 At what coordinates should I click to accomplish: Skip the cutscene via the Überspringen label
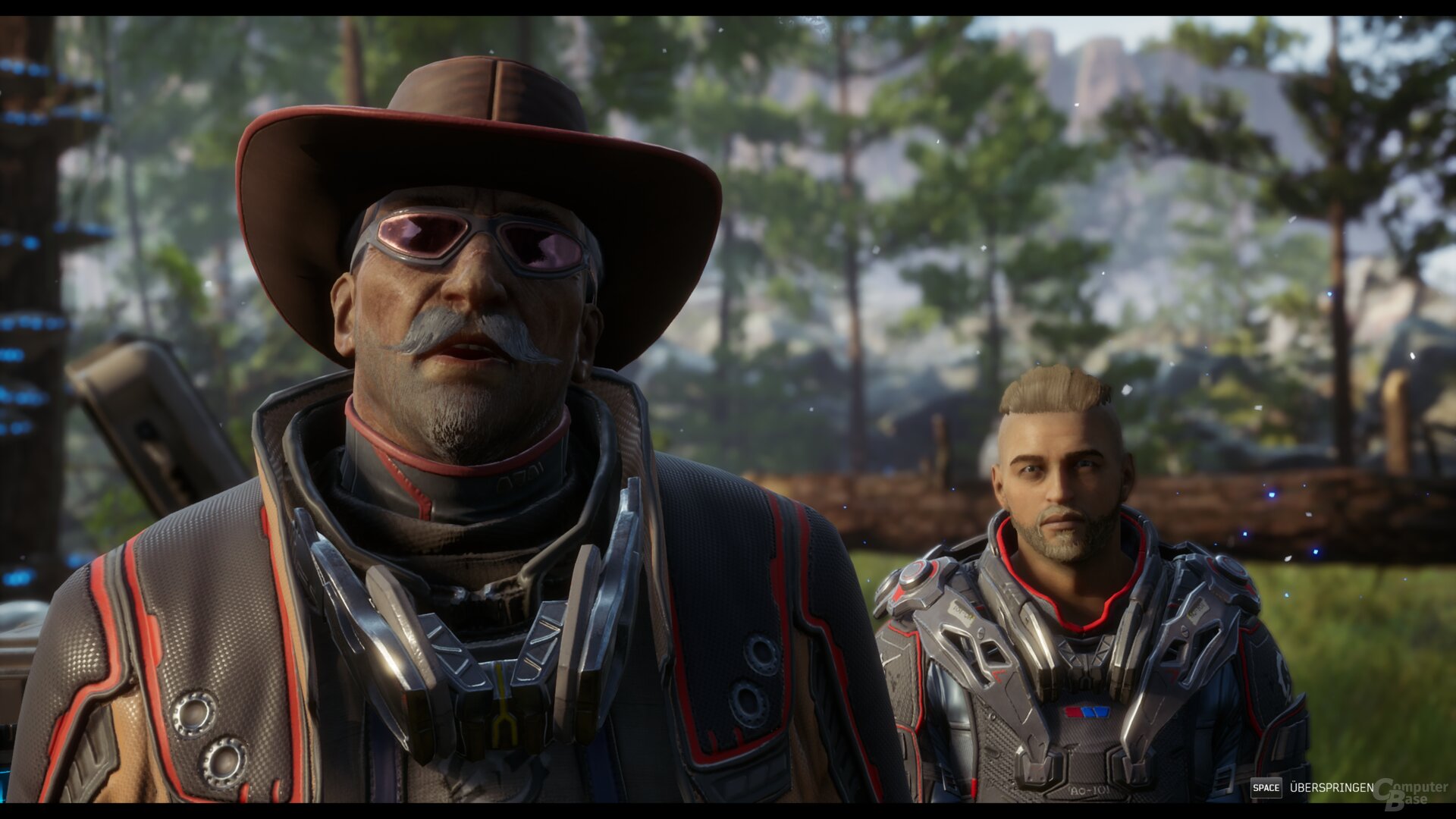point(1331,788)
